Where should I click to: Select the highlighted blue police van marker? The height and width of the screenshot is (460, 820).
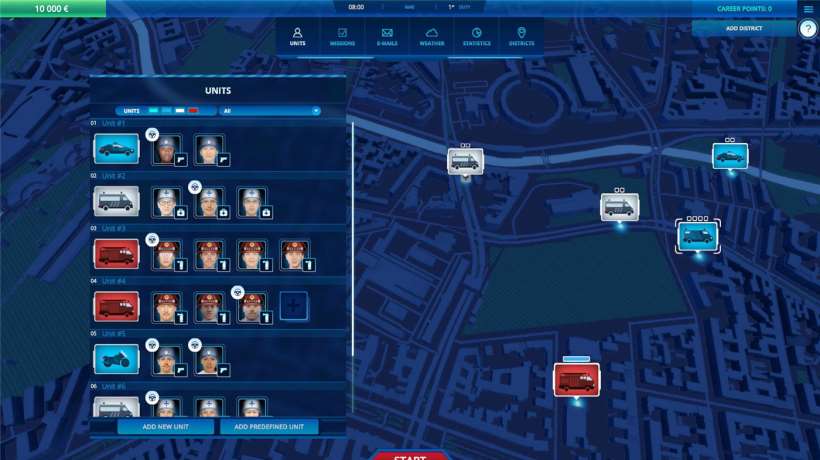[x=696, y=236]
